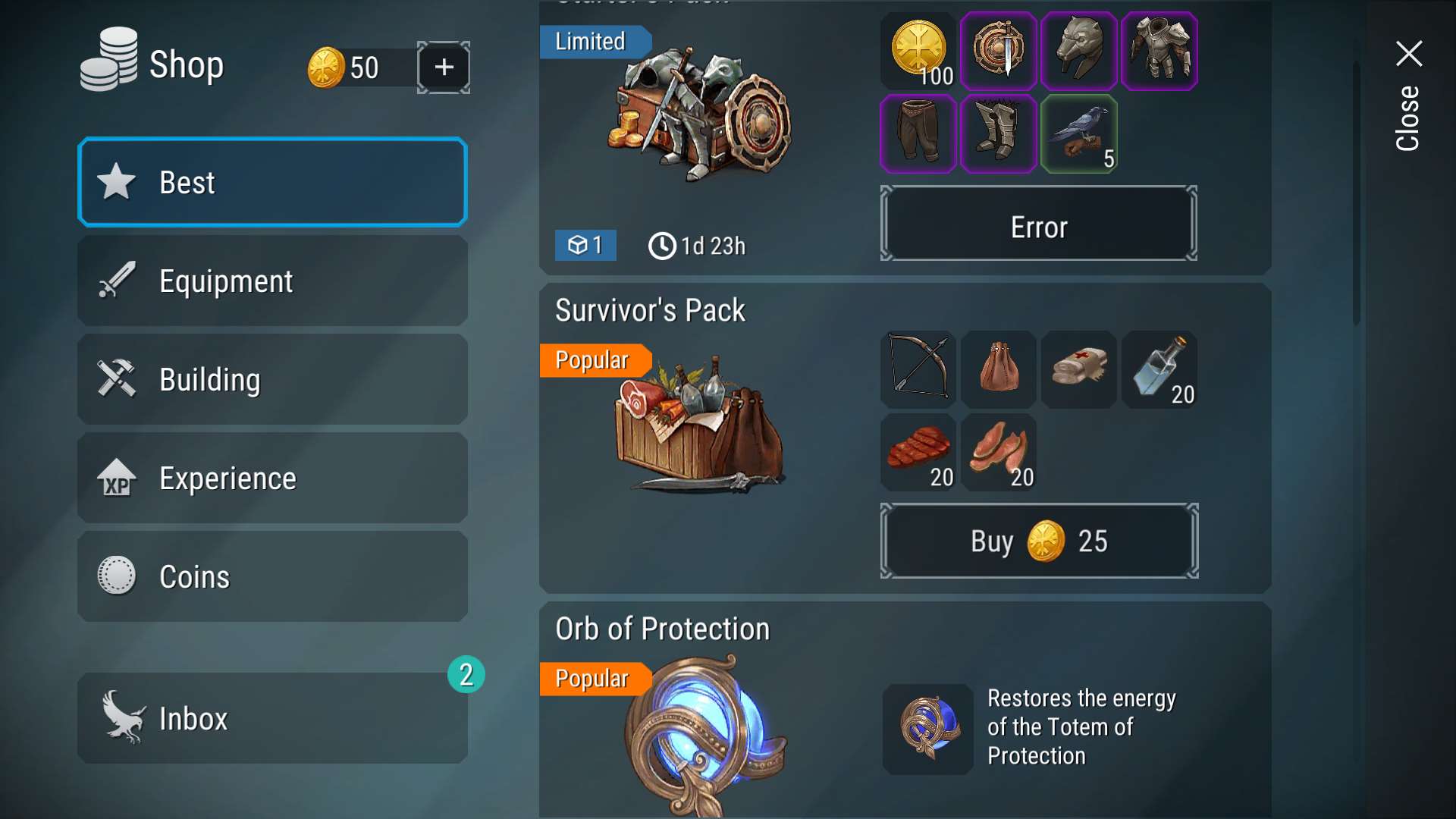View the bandage item slot
1456x819 pixels.
pyautogui.click(x=1079, y=369)
